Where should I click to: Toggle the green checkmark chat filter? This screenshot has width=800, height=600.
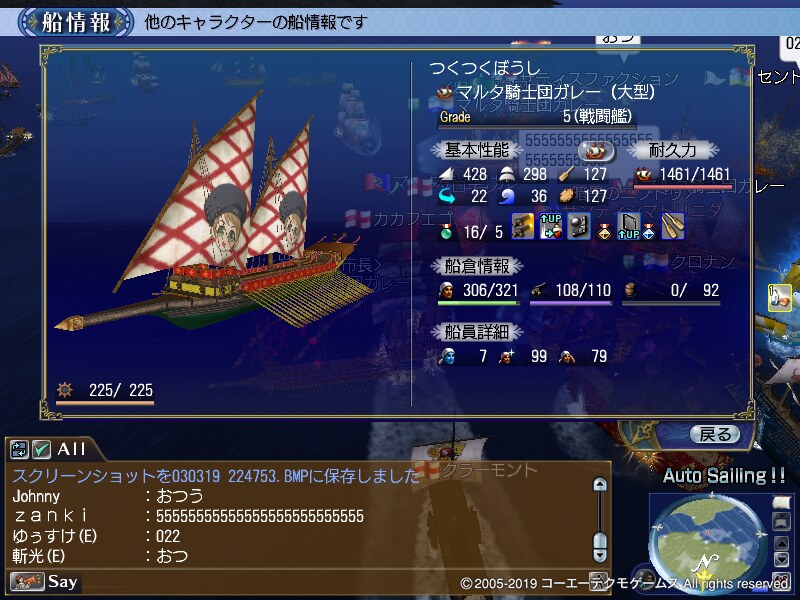tap(41, 449)
